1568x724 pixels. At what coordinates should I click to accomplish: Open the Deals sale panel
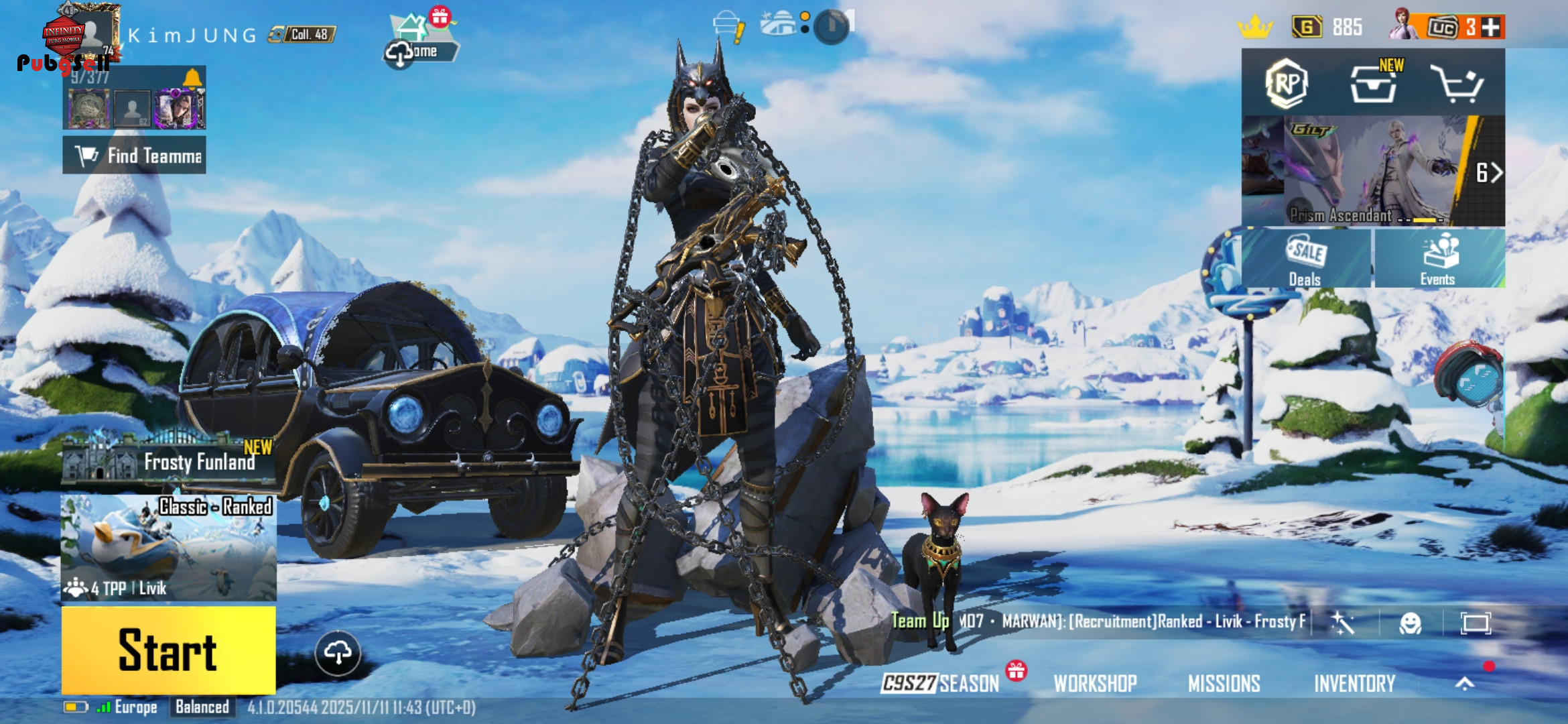(x=1305, y=259)
